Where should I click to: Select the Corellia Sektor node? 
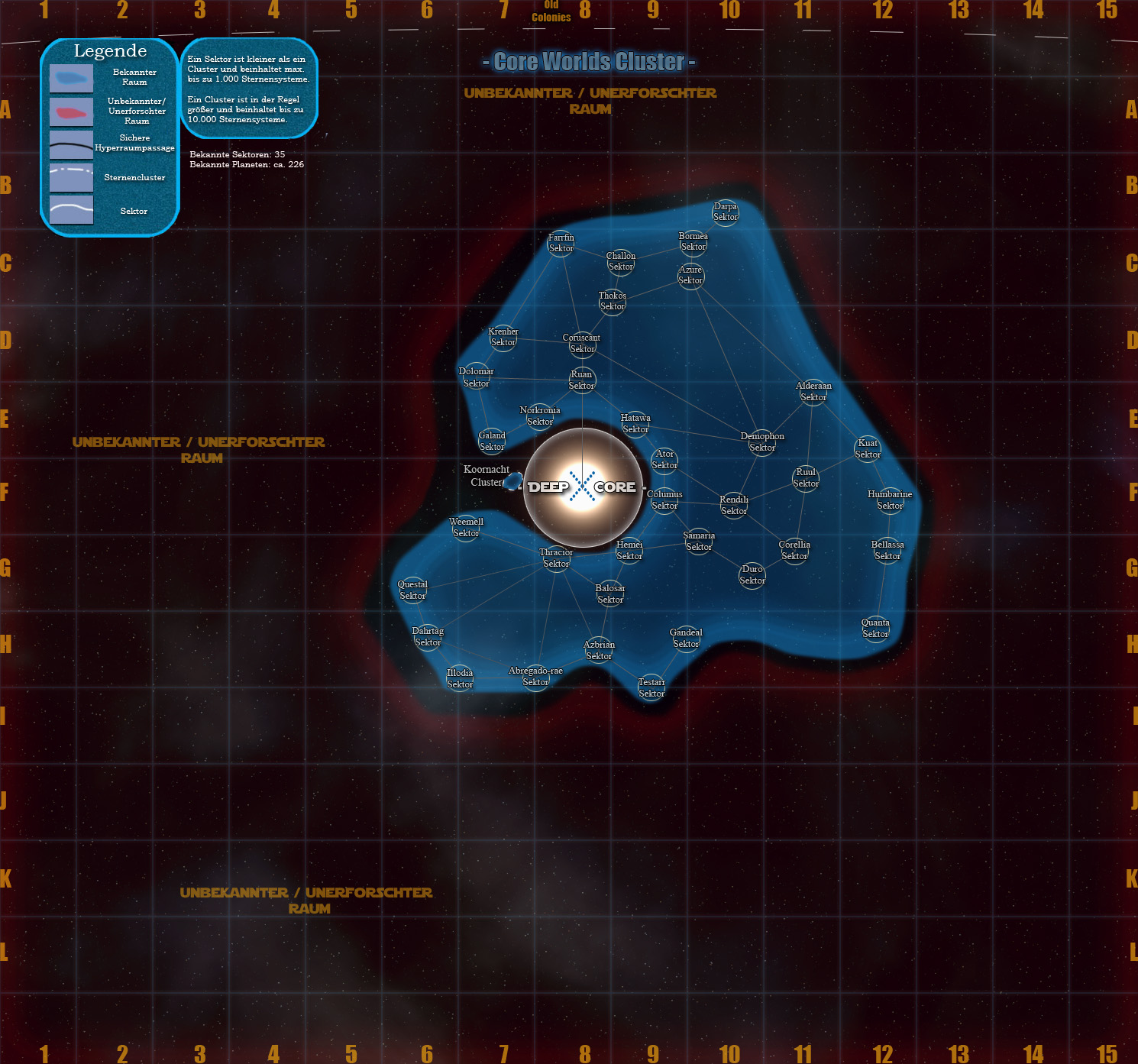point(794,551)
